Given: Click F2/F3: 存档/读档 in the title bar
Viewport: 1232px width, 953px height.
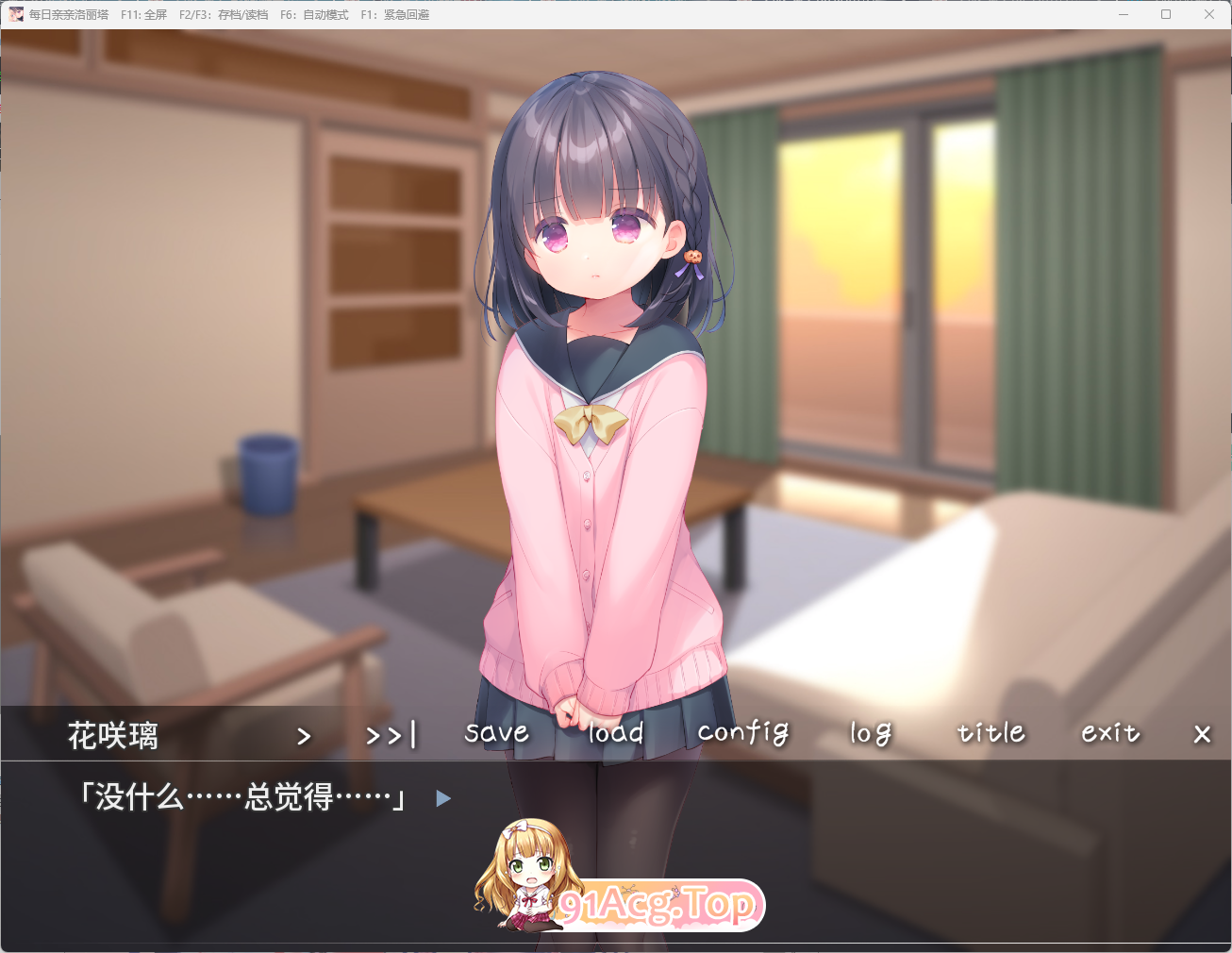Looking at the screenshot, I should coord(225,14).
